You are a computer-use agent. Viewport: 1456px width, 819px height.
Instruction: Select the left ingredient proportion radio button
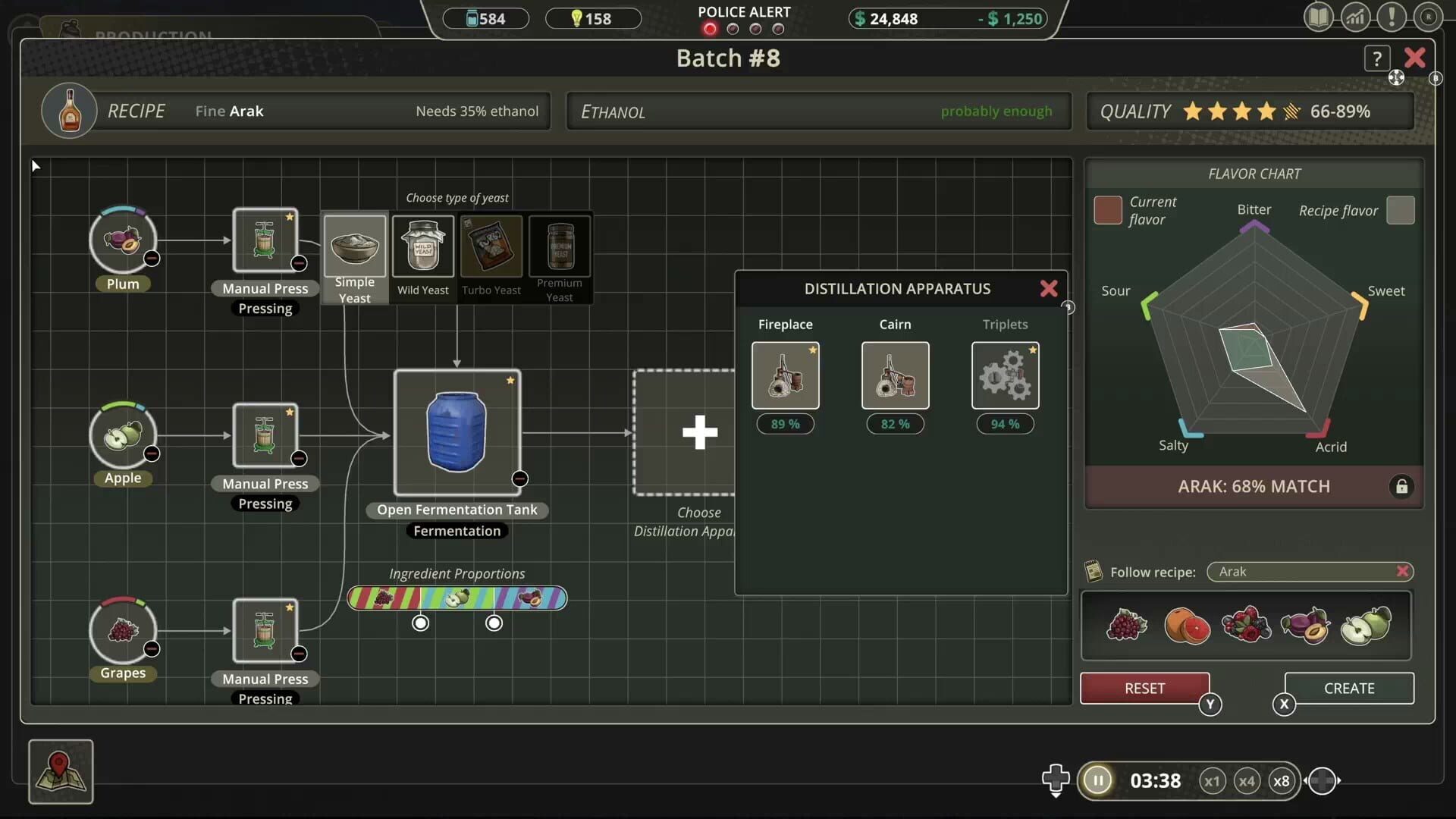(x=421, y=623)
